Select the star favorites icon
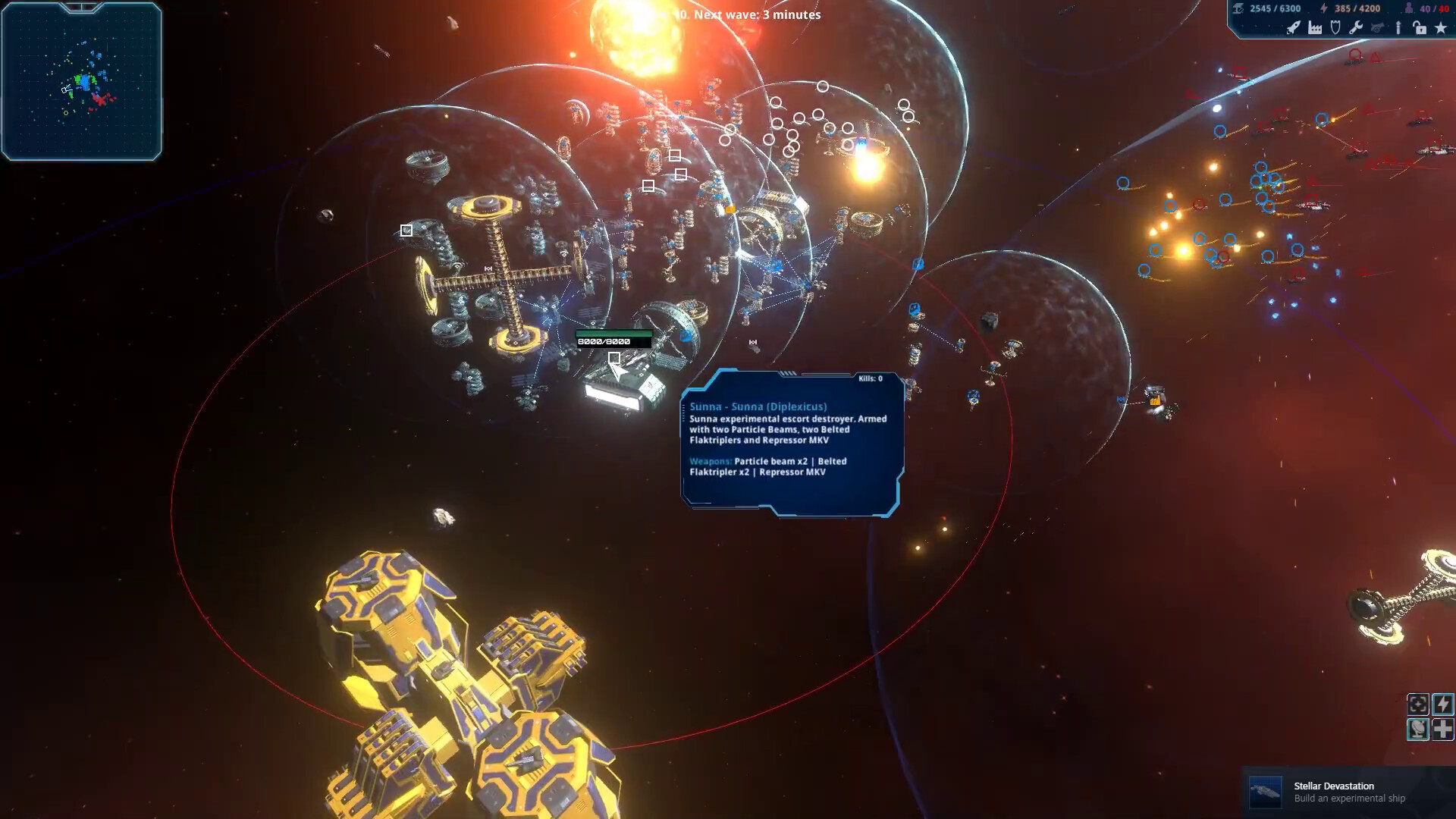This screenshot has width=1456, height=819. click(x=1441, y=27)
